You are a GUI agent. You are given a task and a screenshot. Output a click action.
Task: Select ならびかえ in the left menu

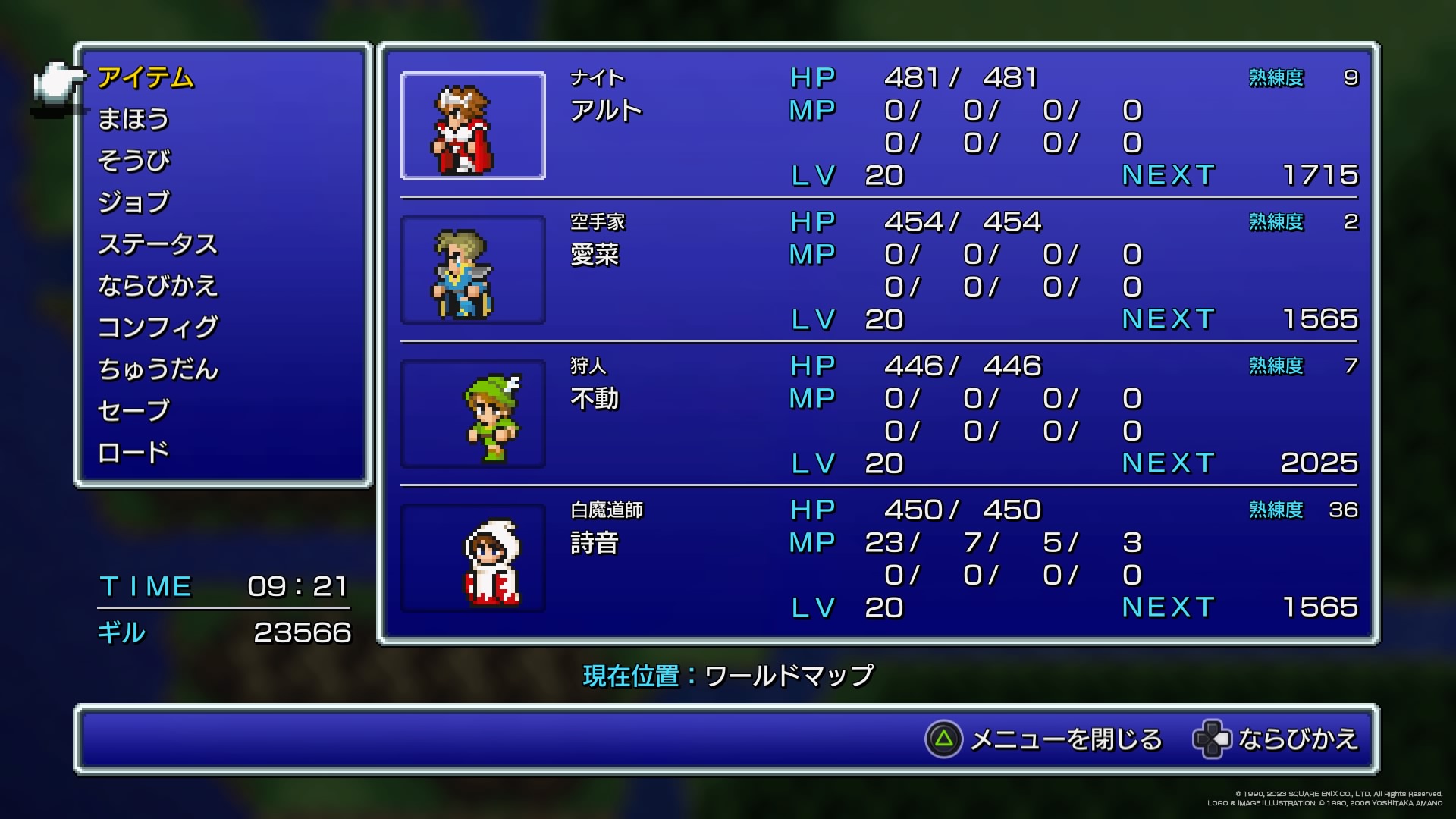158,286
